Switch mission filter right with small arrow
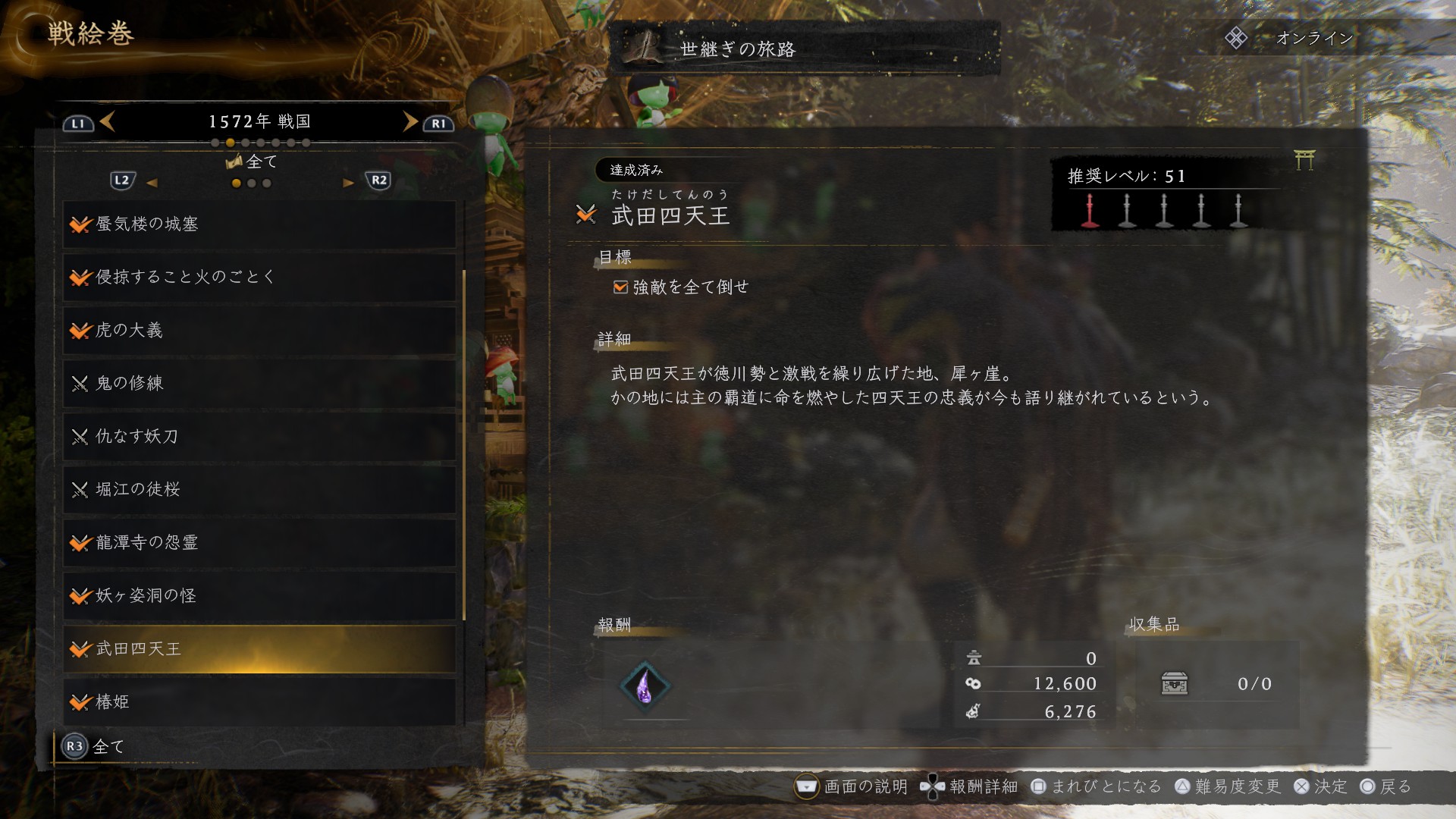 click(x=348, y=183)
